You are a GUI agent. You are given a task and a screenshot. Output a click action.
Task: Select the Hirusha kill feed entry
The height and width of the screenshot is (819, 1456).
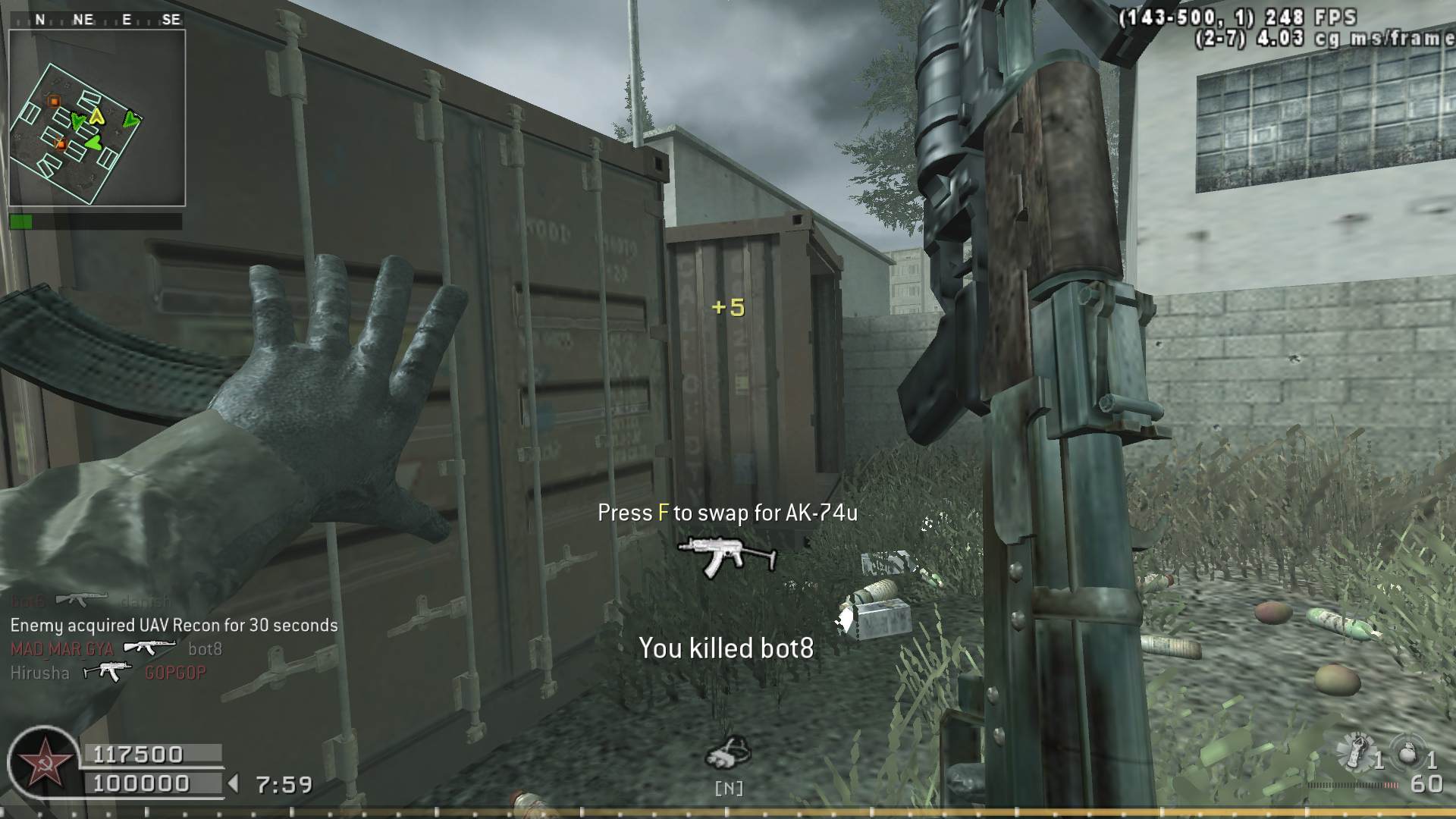(x=108, y=673)
